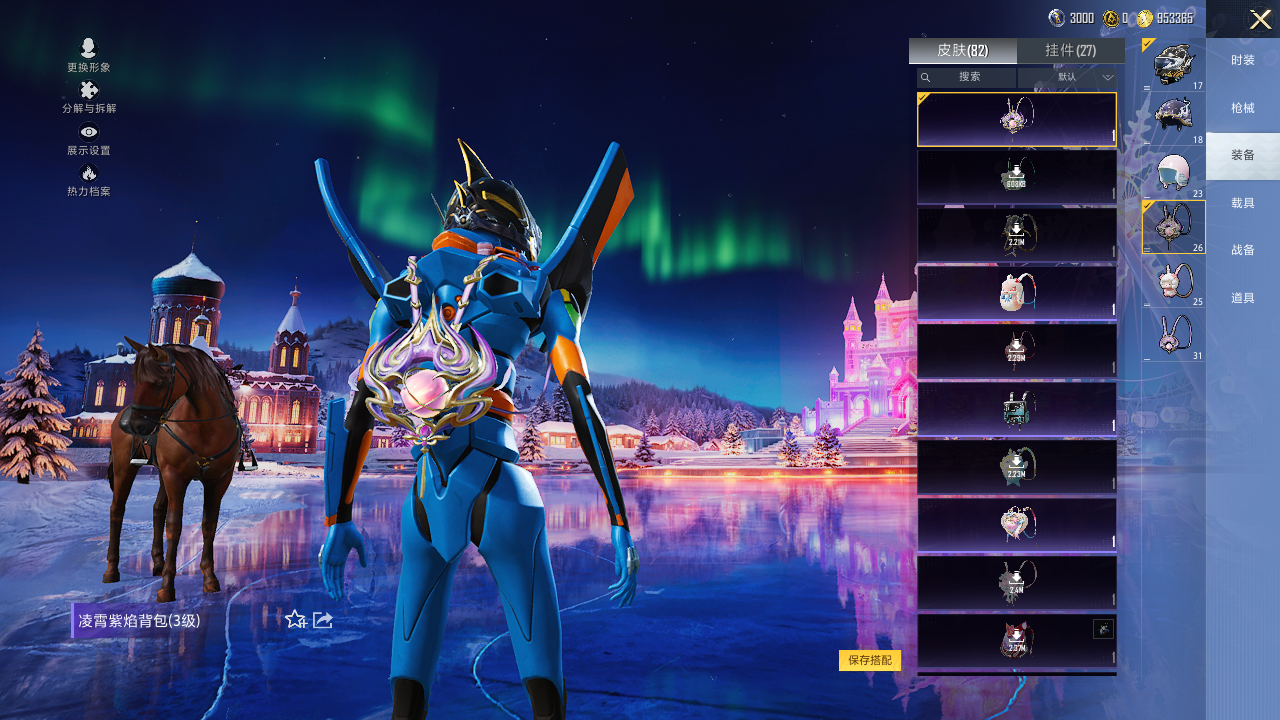Click the 搜索 search field

click(x=967, y=77)
